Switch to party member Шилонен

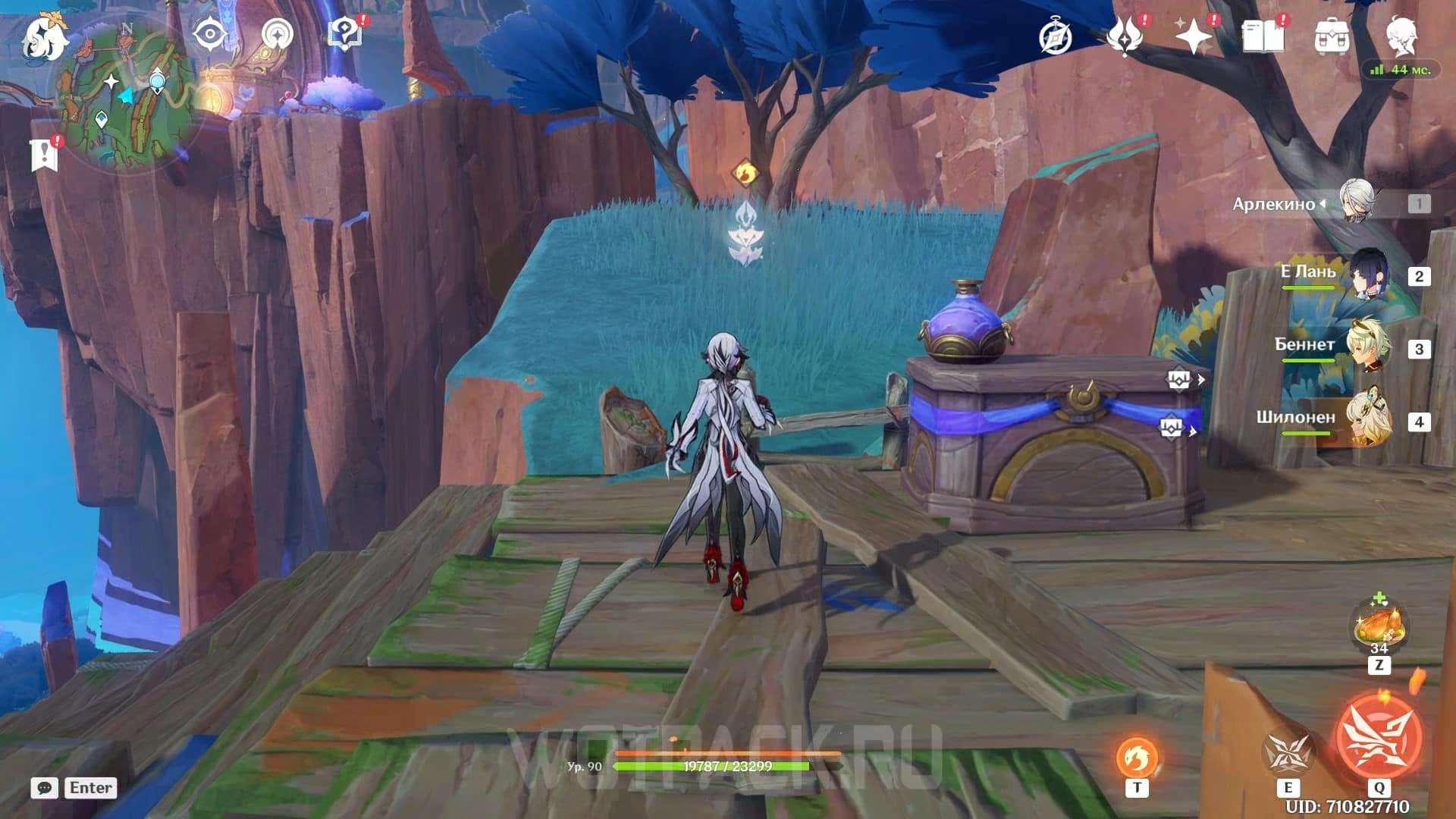tap(1369, 420)
